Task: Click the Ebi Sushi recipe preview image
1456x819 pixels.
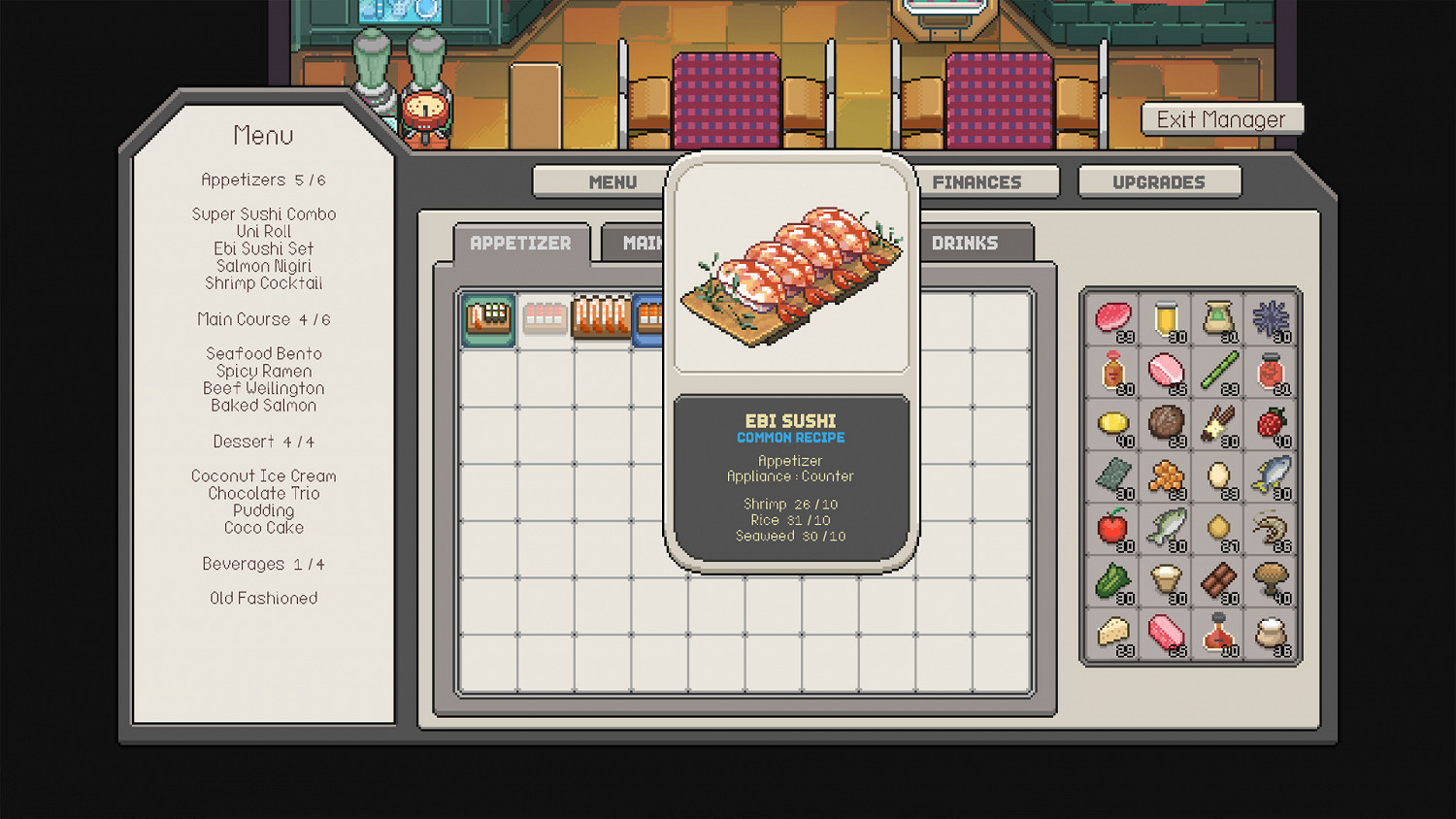Action: click(791, 270)
